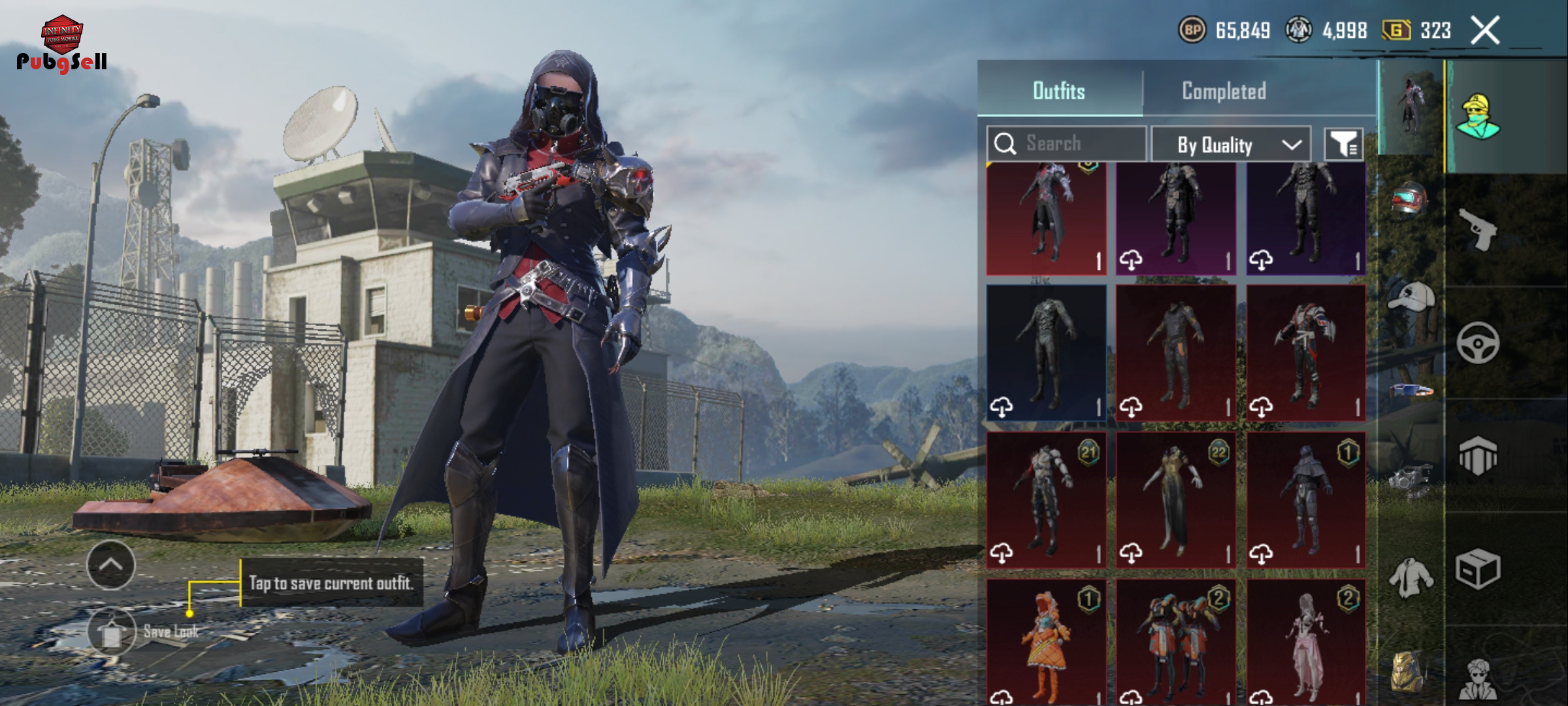Switch to the Completed tab
The height and width of the screenshot is (706, 1568).
pos(1224,91)
